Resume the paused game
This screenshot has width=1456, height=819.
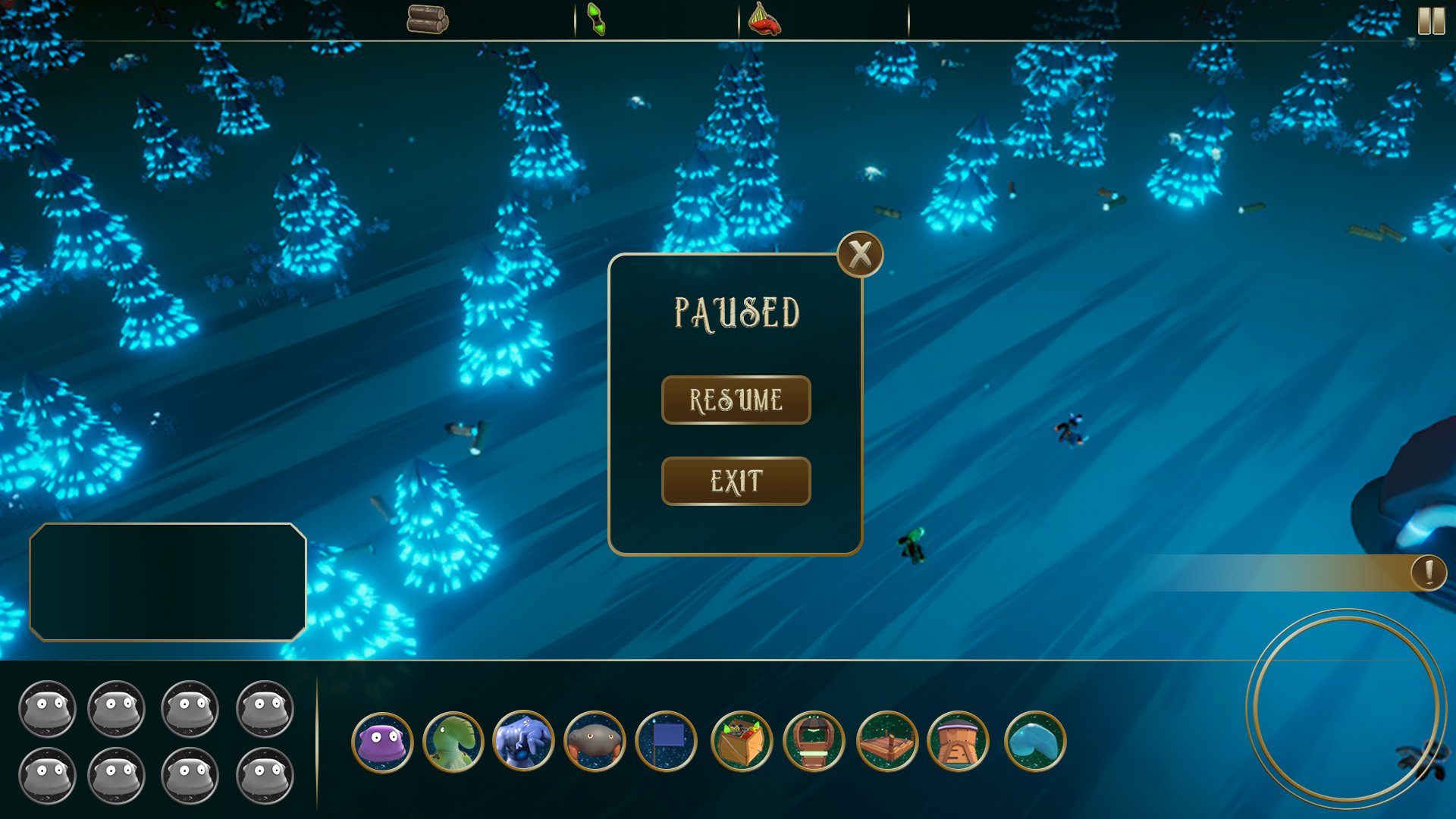point(736,400)
